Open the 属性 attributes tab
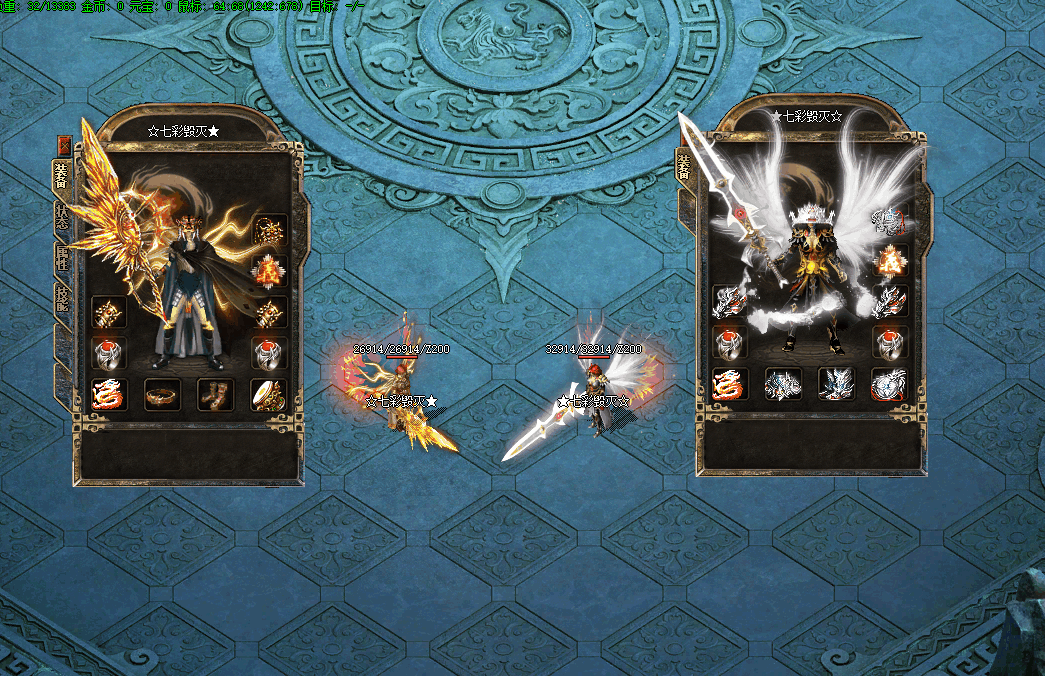Screen dimensions: 1045x676 click(x=61, y=258)
